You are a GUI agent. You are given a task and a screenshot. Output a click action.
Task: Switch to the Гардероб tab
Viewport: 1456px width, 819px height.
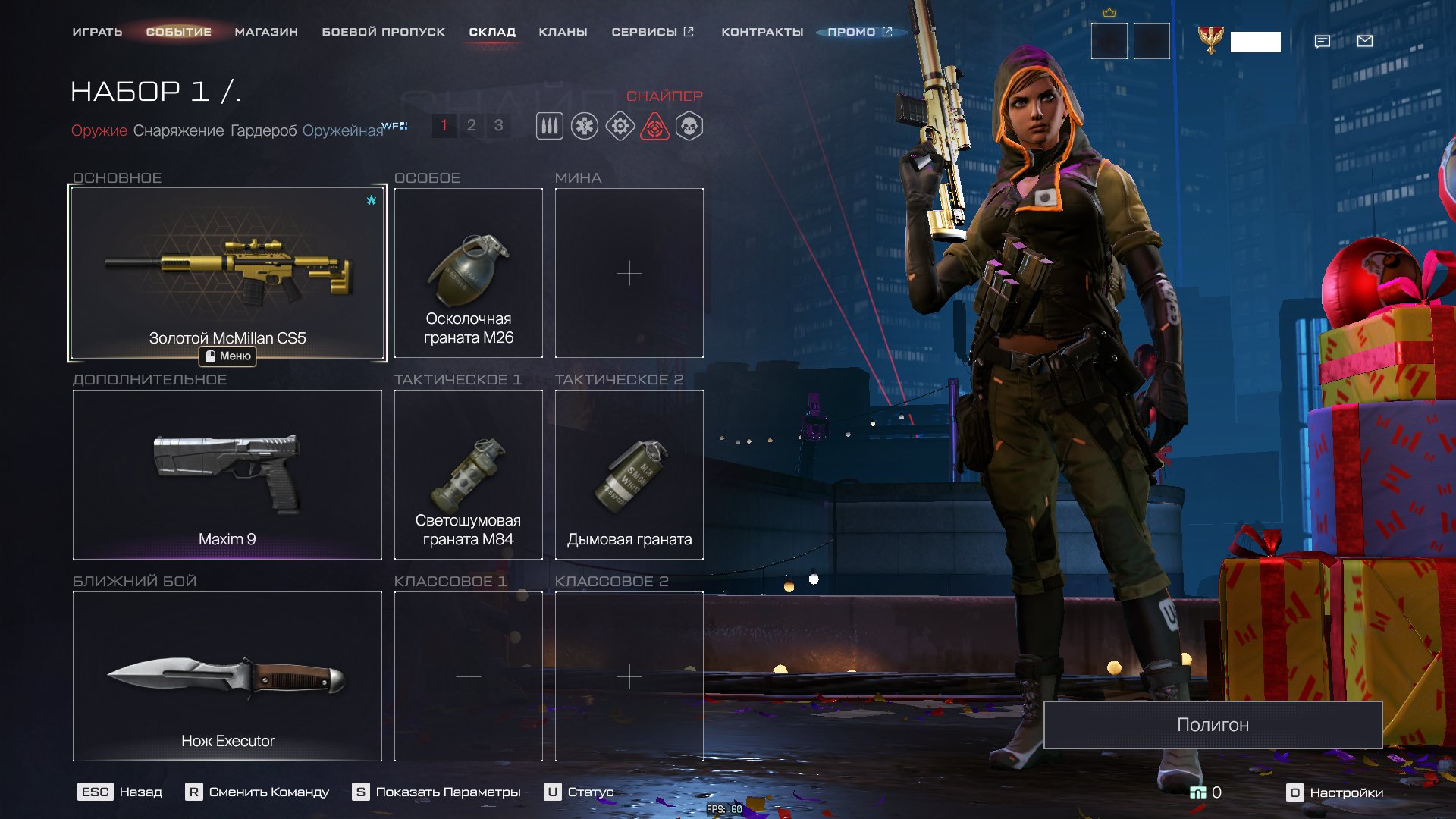[263, 130]
